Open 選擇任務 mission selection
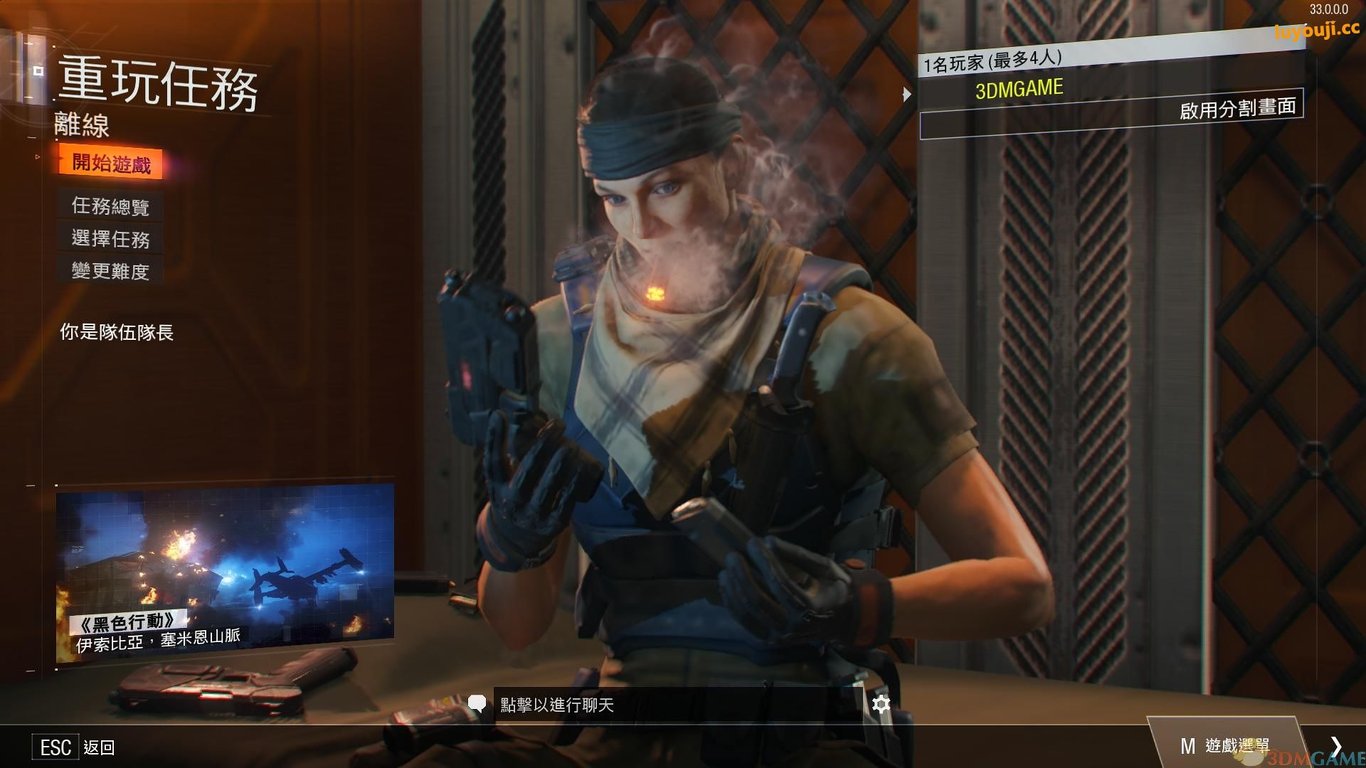The height and width of the screenshot is (768, 1366). click(110, 240)
